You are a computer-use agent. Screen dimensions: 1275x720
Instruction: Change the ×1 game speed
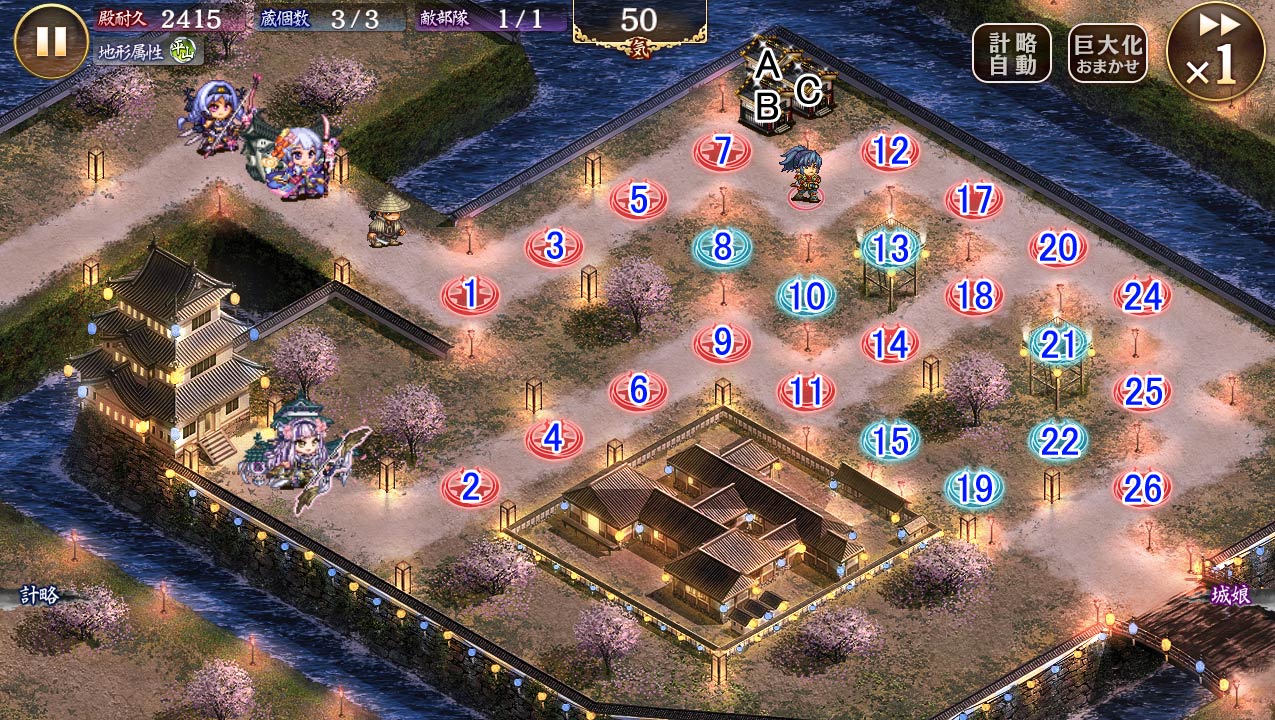tap(1215, 51)
